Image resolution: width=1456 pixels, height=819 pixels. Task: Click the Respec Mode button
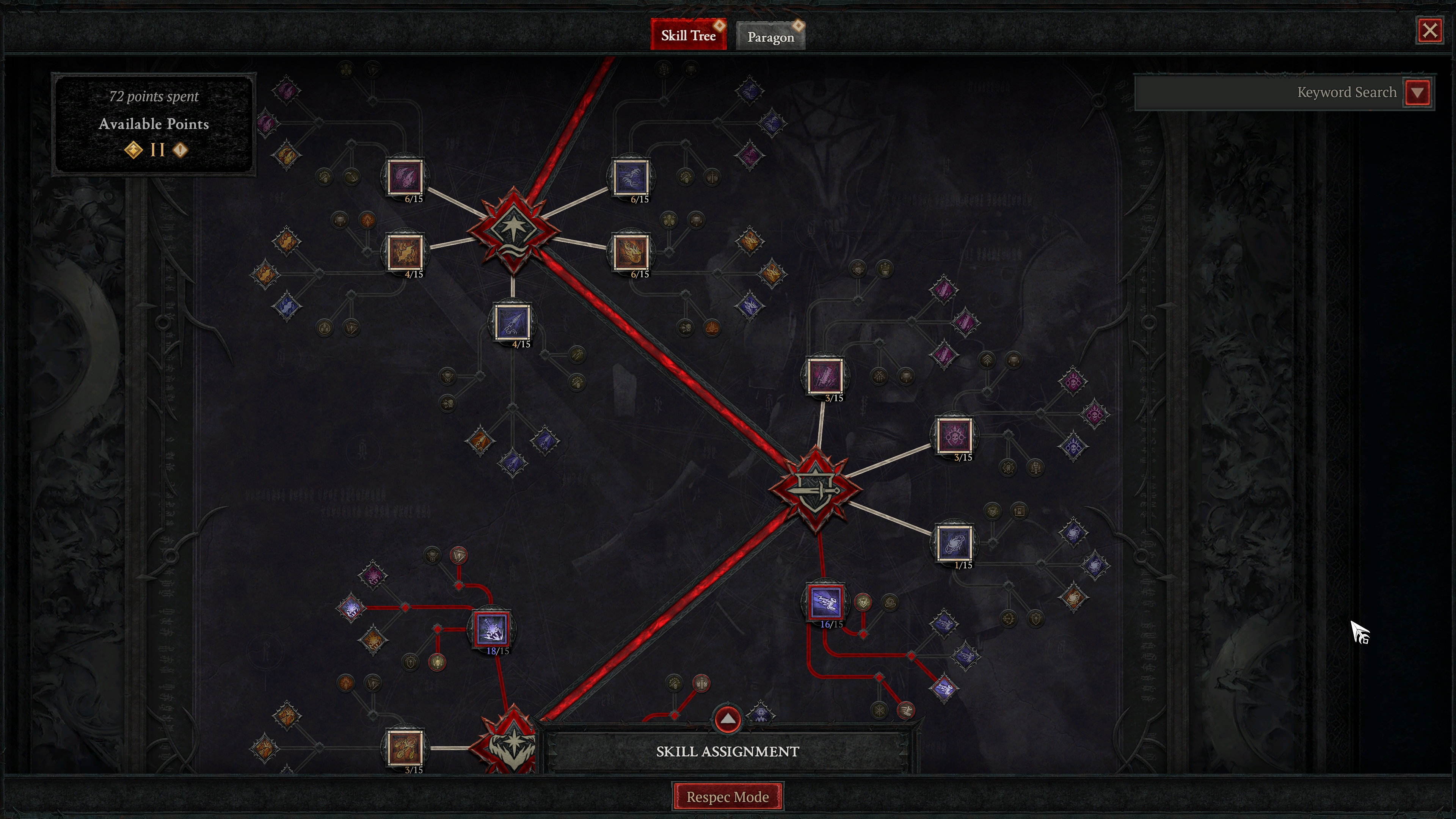click(728, 796)
